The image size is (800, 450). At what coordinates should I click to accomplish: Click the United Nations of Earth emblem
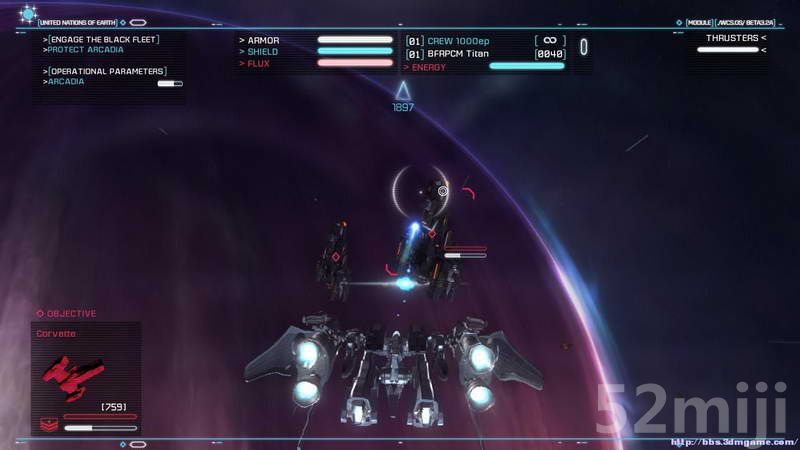point(28,14)
